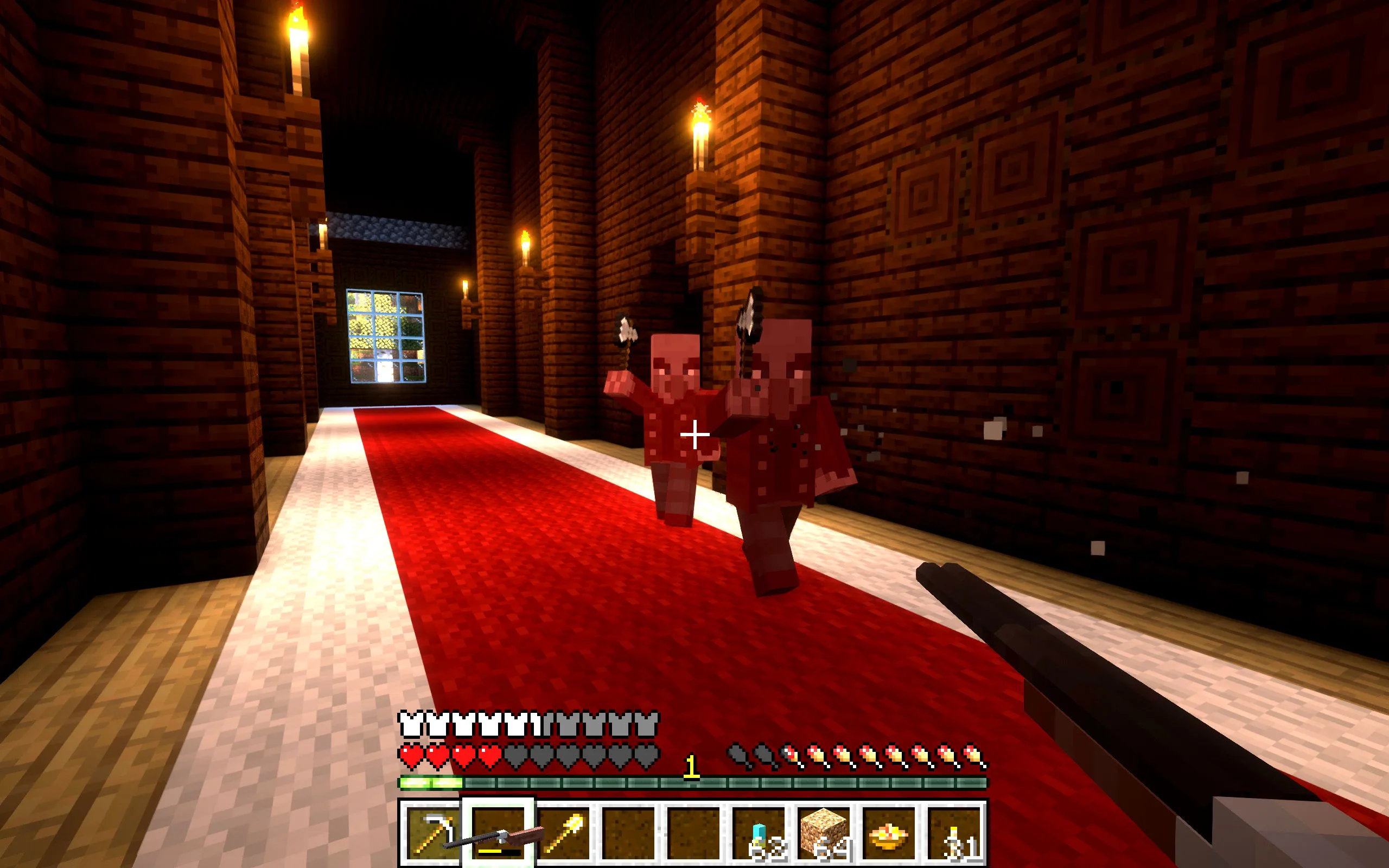Click the crosshair at screen center

click(x=694, y=435)
